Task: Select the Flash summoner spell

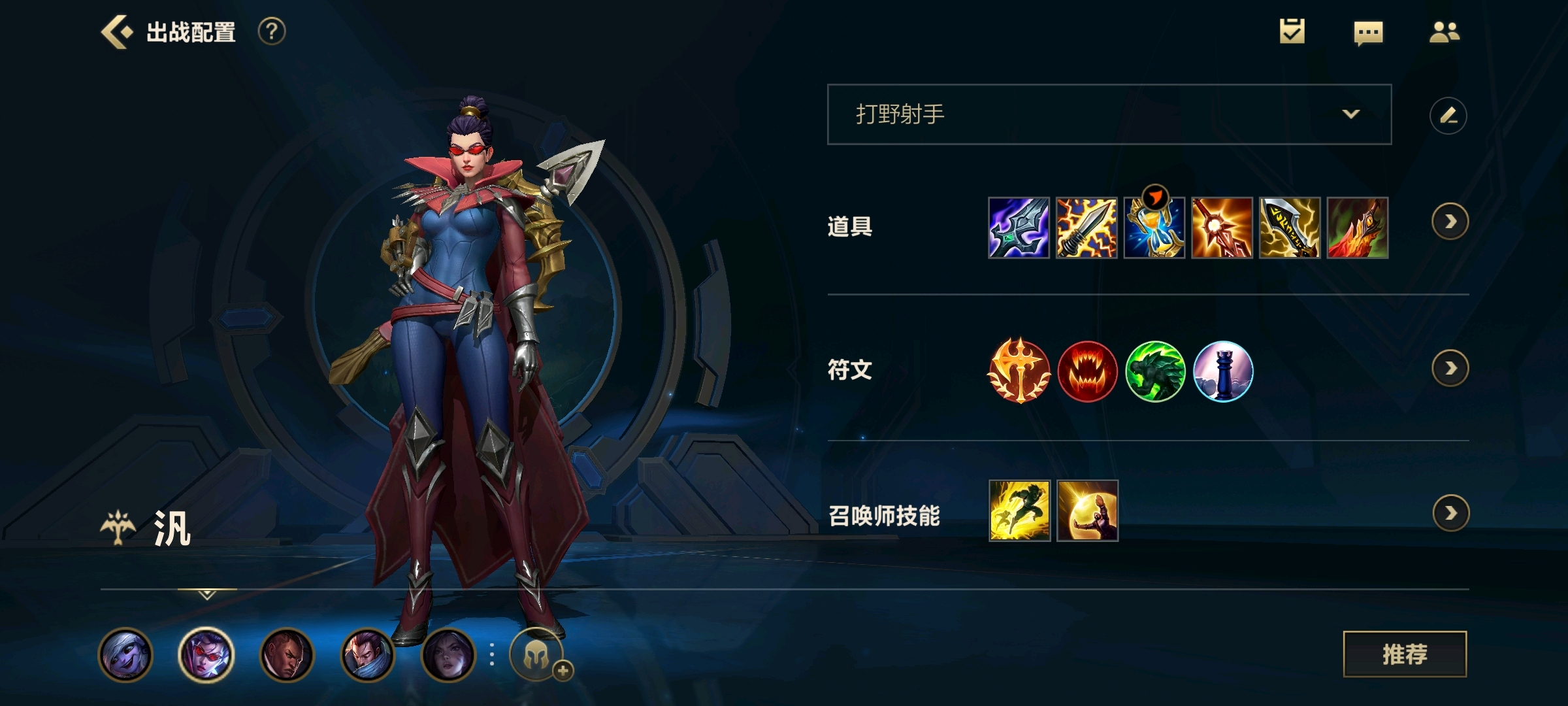Action: tap(1019, 511)
